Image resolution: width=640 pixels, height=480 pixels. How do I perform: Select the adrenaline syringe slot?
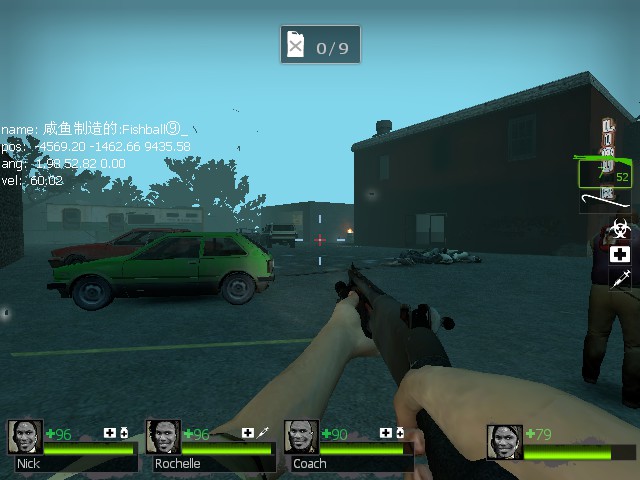coord(620,279)
